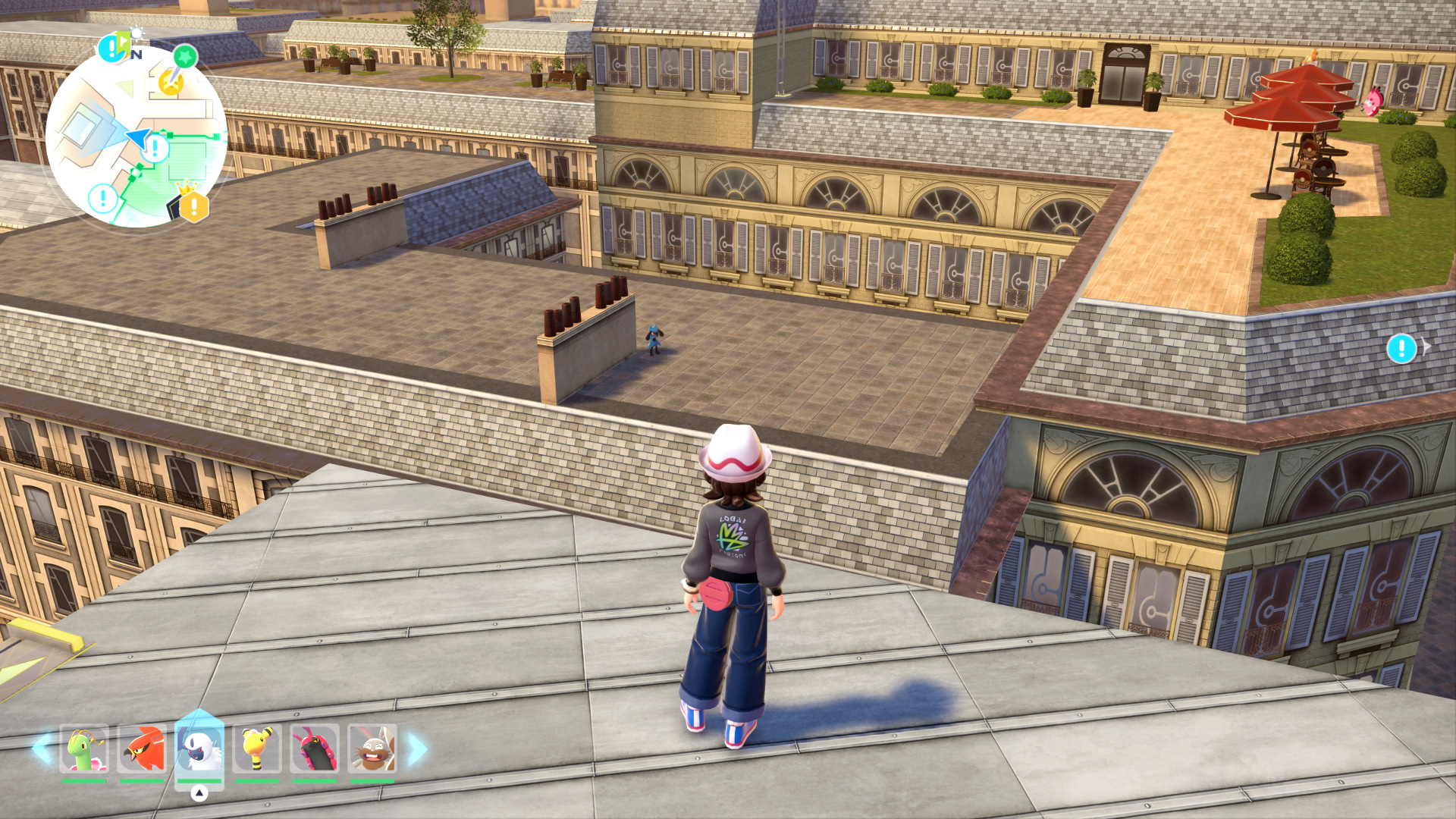Open the circular minimap
The height and width of the screenshot is (819, 1456).
click(136, 136)
